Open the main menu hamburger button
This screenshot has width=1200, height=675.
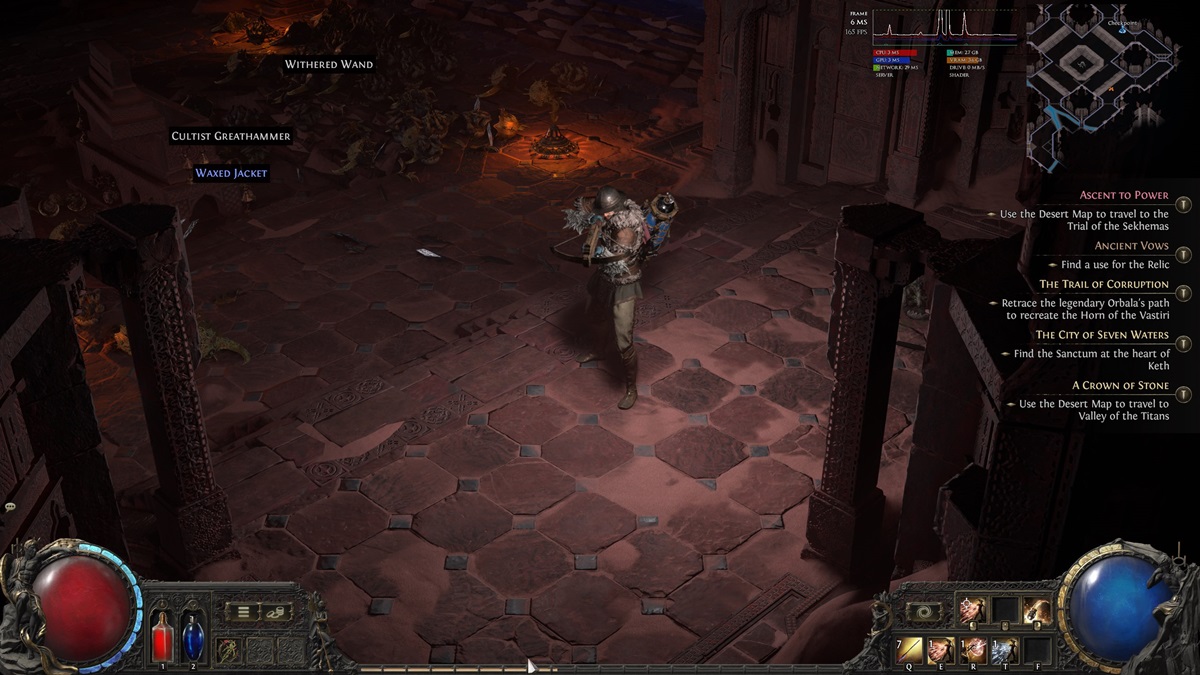click(x=243, y=611)
